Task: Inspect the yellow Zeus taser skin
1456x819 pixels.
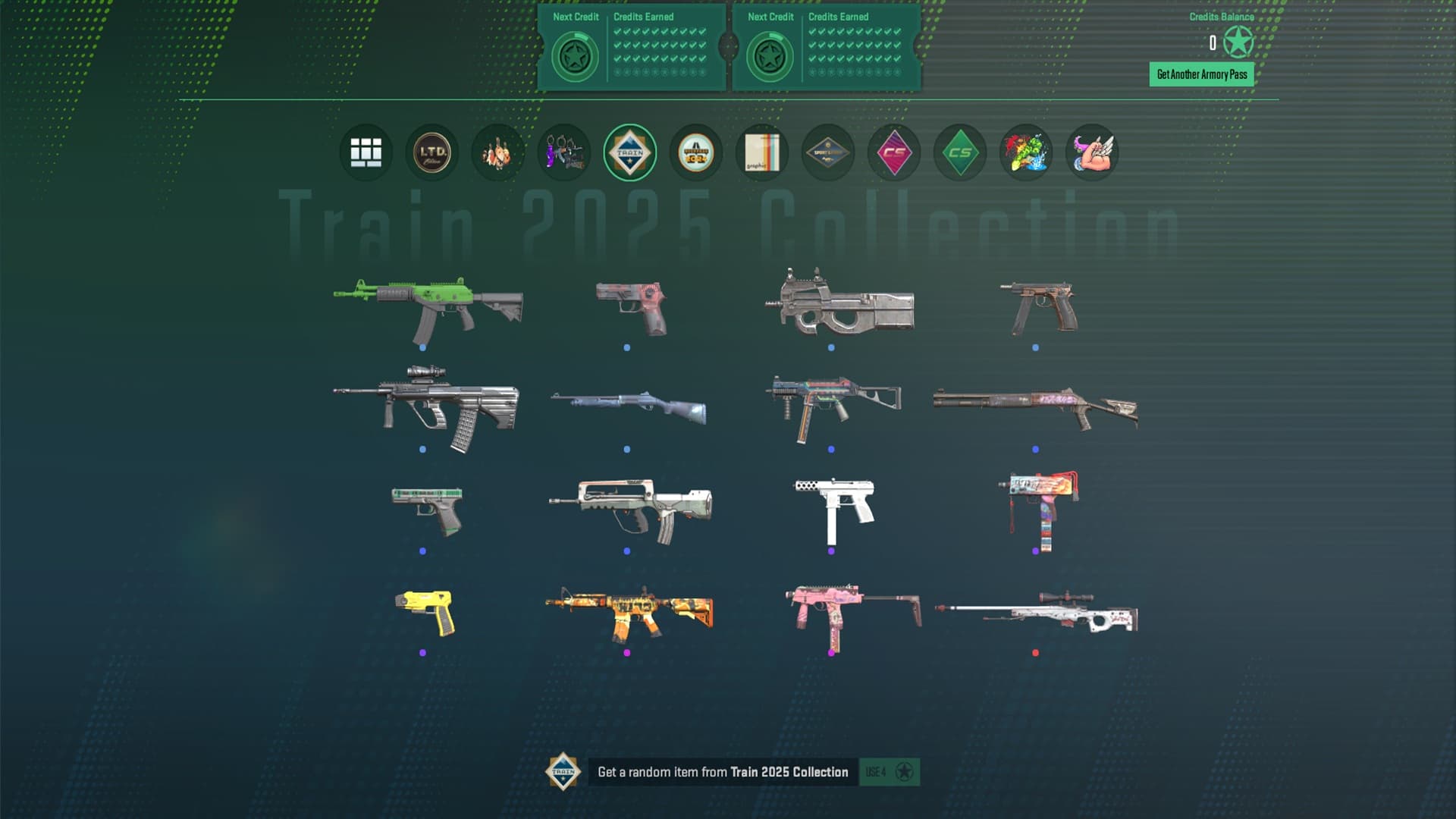Action: coord(425,611)
